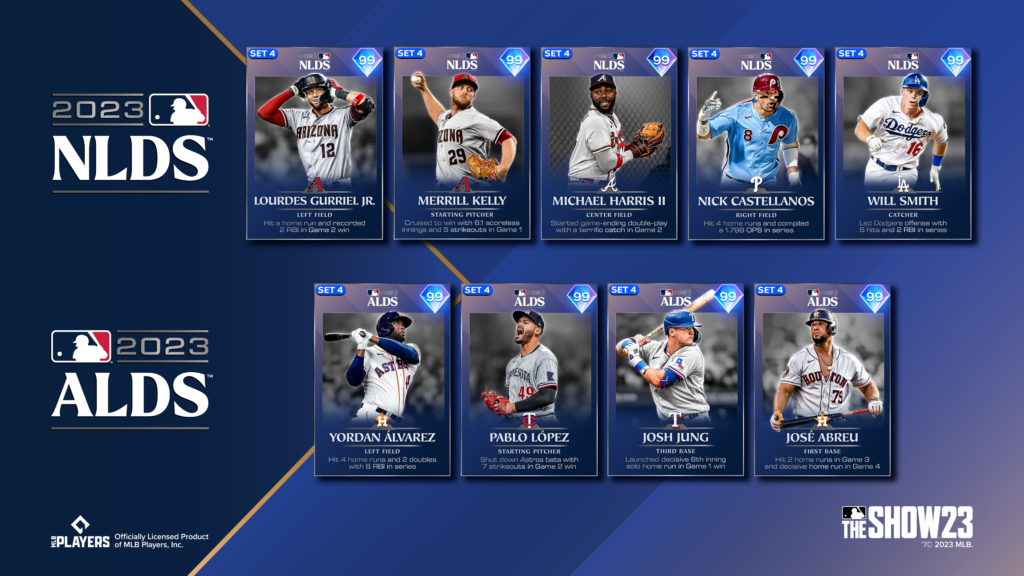Pick the José Abreu first base card
This screenshot has width=1024, height=576.
click(x=823, y=379)
